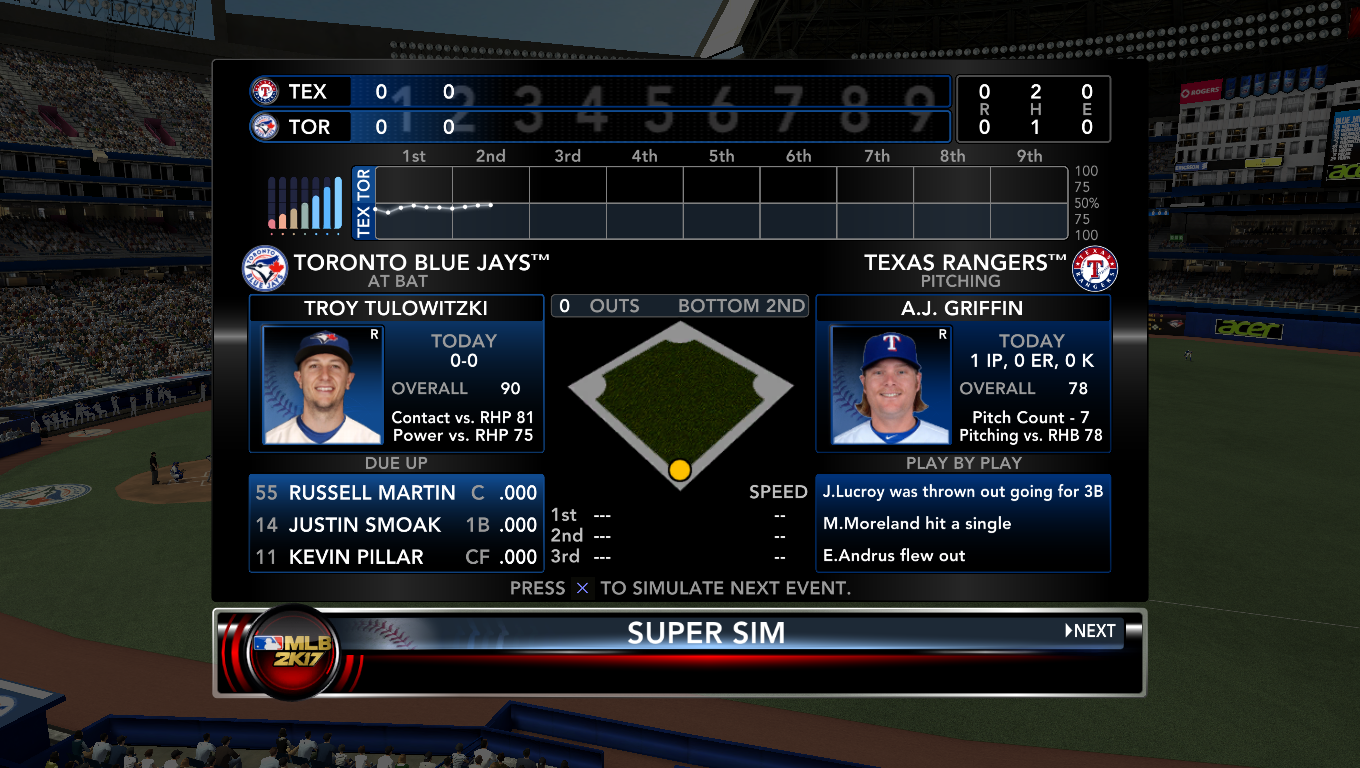Select the M.Moreland single play entry
The image size is (1360, 768).
[962, 523]
